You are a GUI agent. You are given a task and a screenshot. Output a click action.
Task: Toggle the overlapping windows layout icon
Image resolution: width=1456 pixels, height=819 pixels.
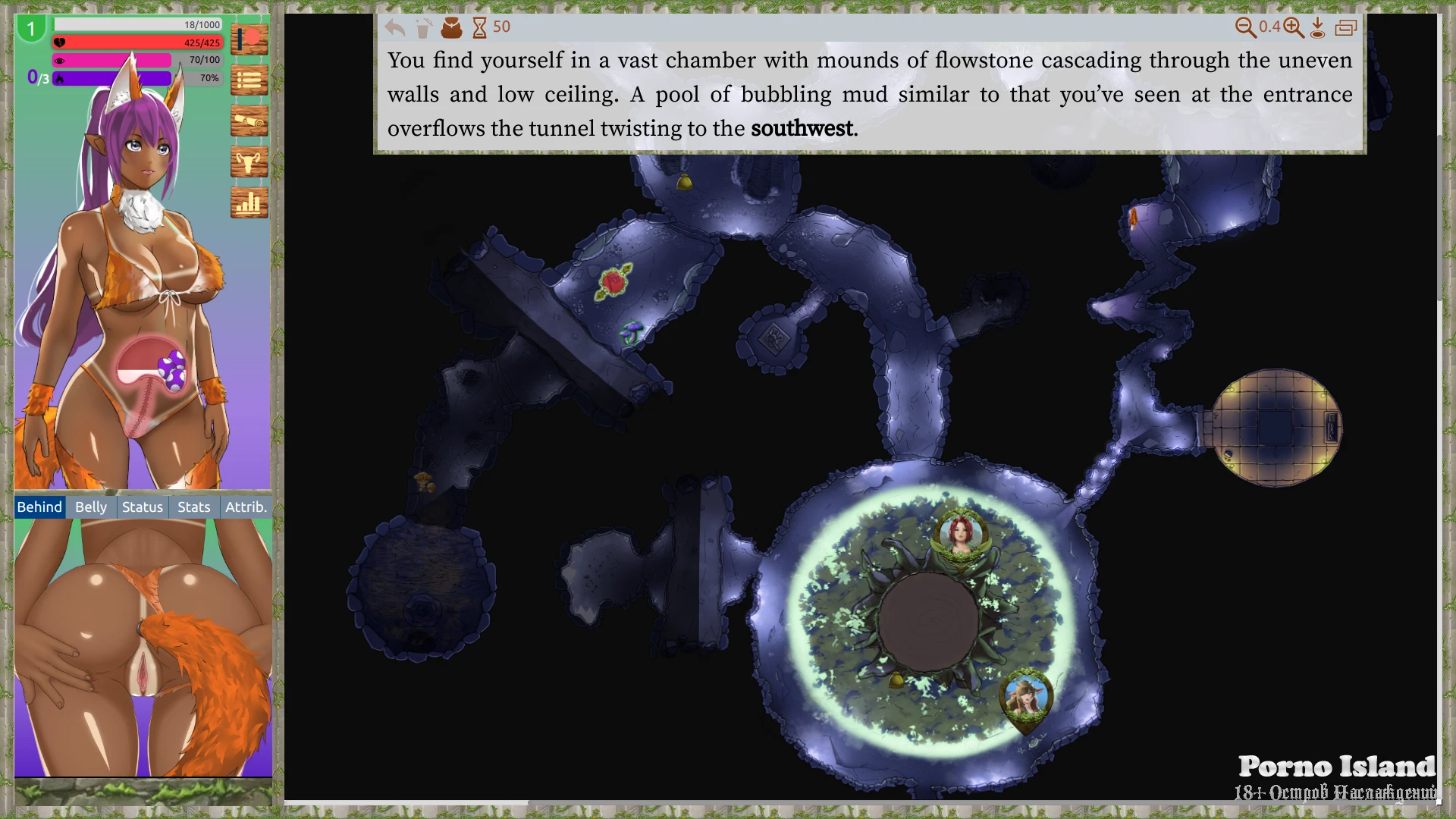[x=1346, y=28]
